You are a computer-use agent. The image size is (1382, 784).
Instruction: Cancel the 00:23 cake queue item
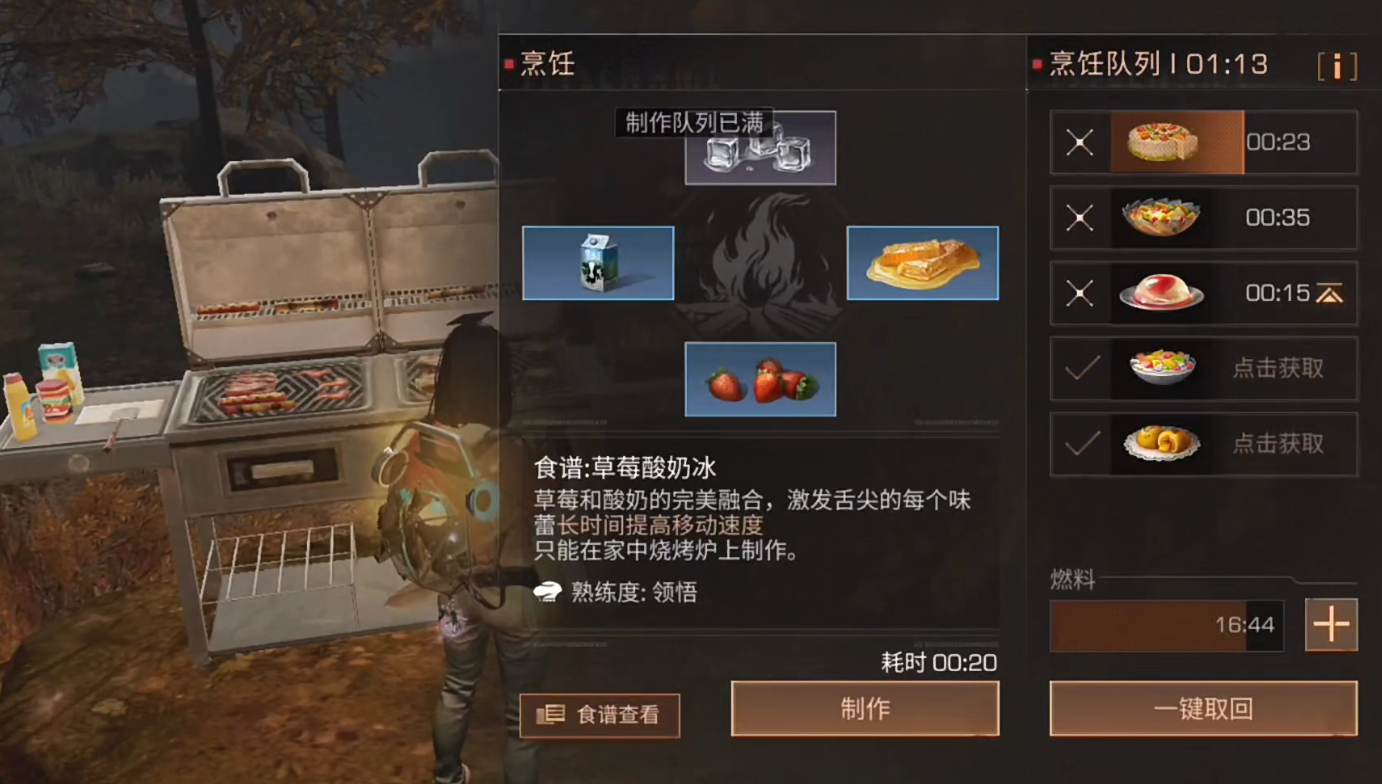pyautogui.click(x=1079, y=142)
